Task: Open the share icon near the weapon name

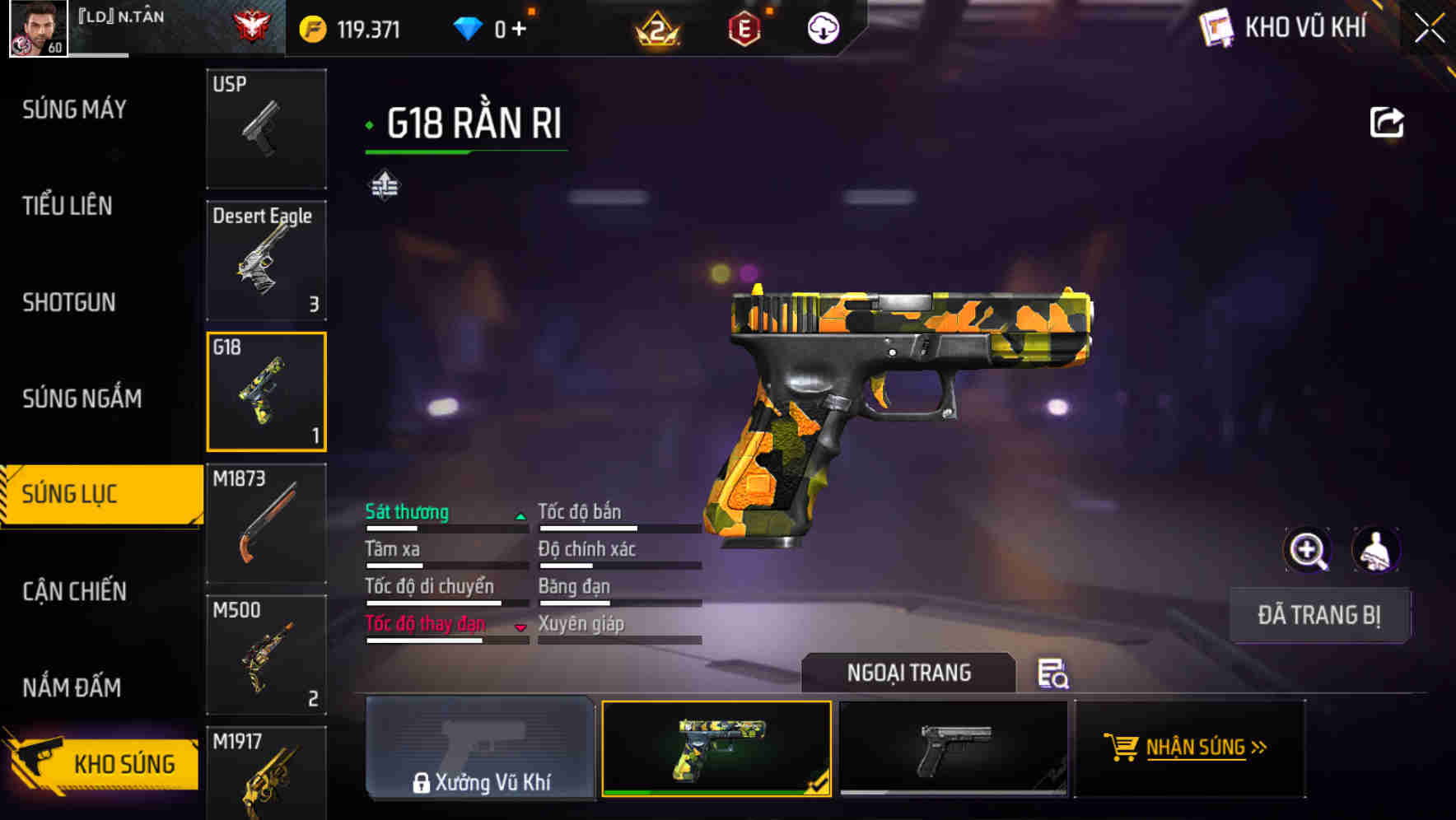Action: click(x=1386, y=121)
